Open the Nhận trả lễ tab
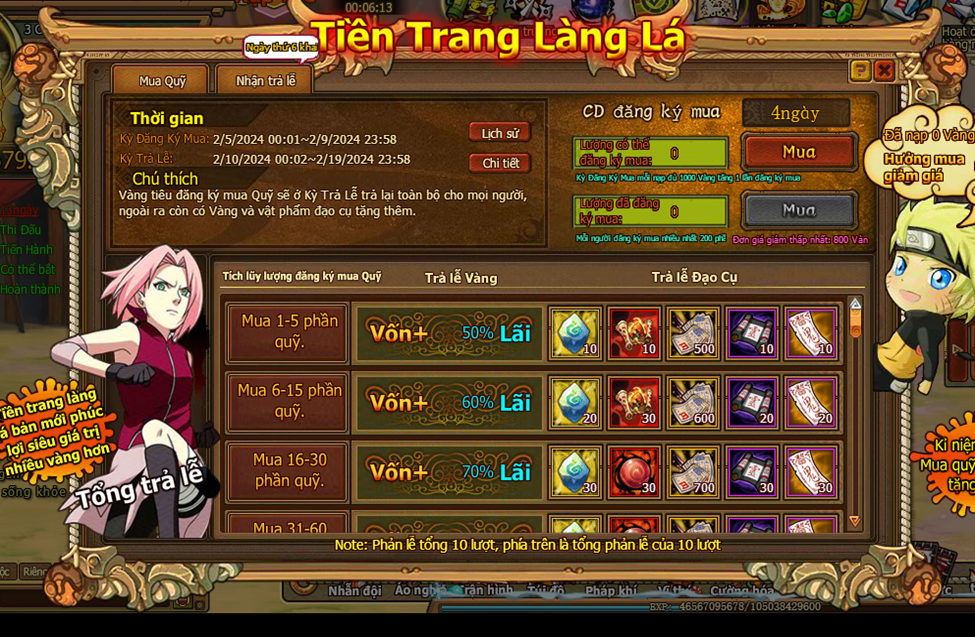The width and height of the screenshot is (975, 637). point(265,81)
